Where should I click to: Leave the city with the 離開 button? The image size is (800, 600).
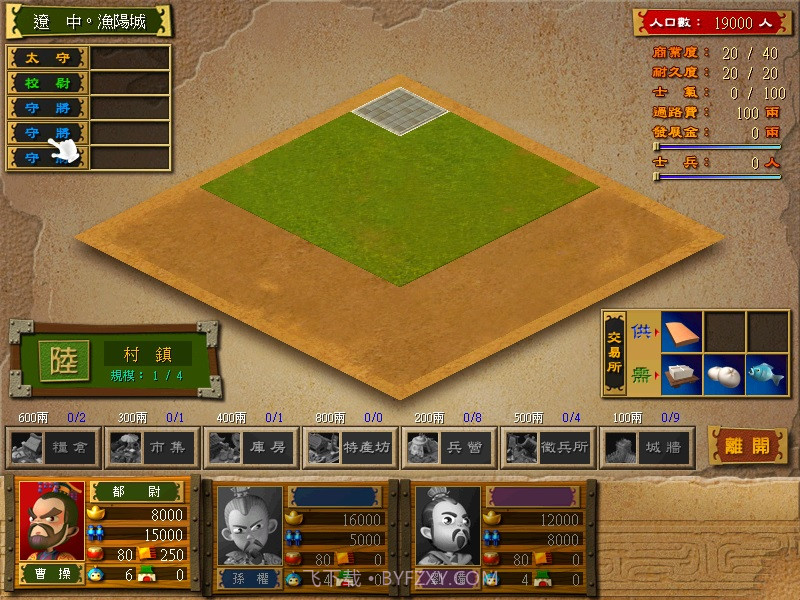coord(749,446)
